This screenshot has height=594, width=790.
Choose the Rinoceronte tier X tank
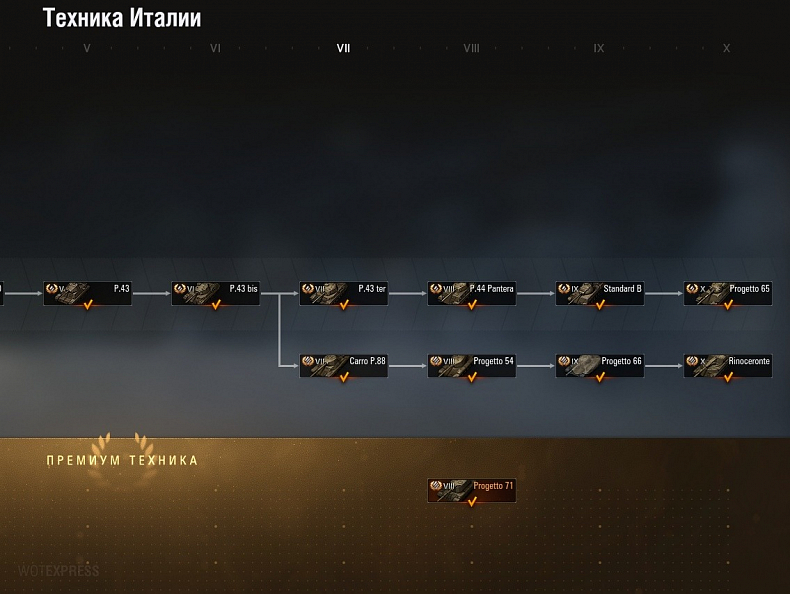pyautogui.click(x=727, y=365)
